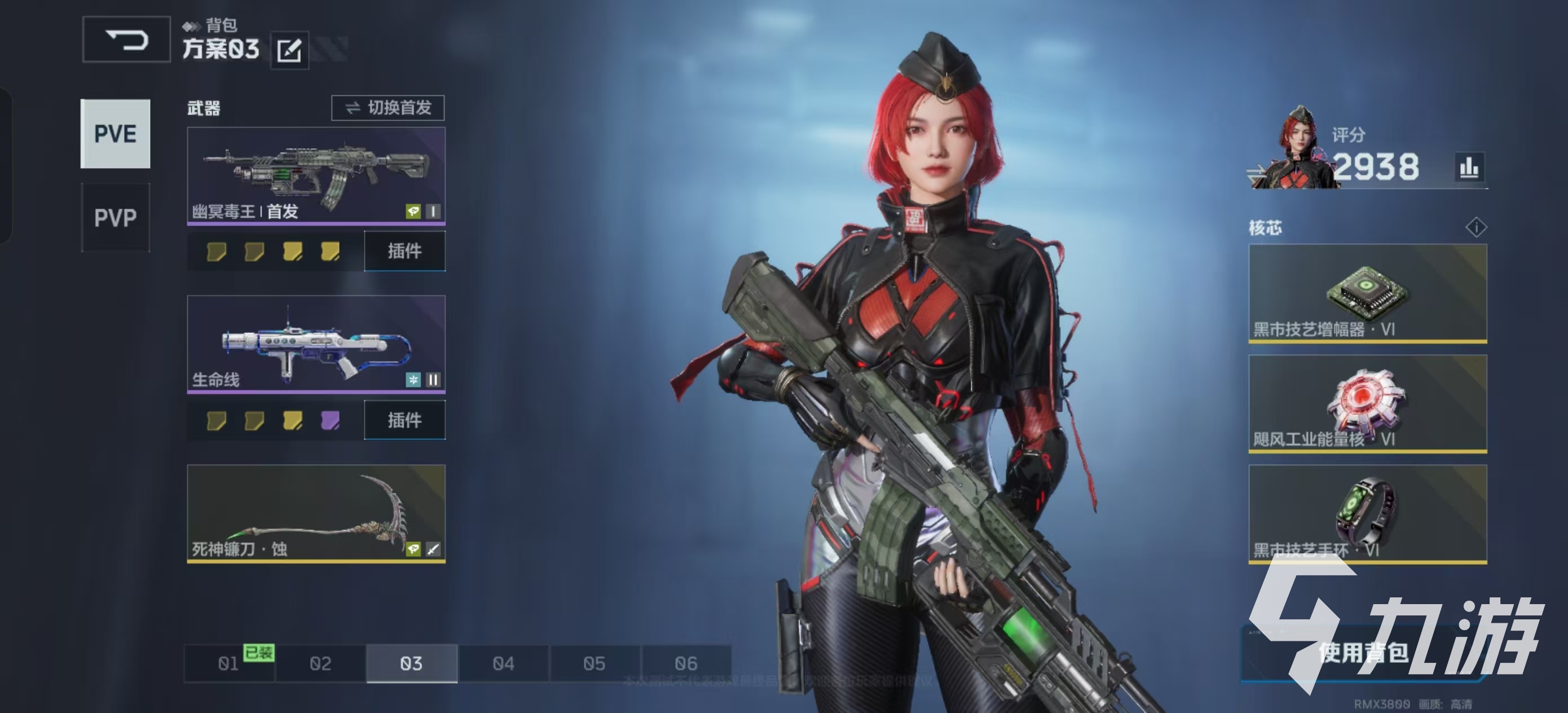1568x713 pixels.
Task: Select the 飓风工业能量核 core slot
Action: pyautogui.click(x=1367, y=403)
